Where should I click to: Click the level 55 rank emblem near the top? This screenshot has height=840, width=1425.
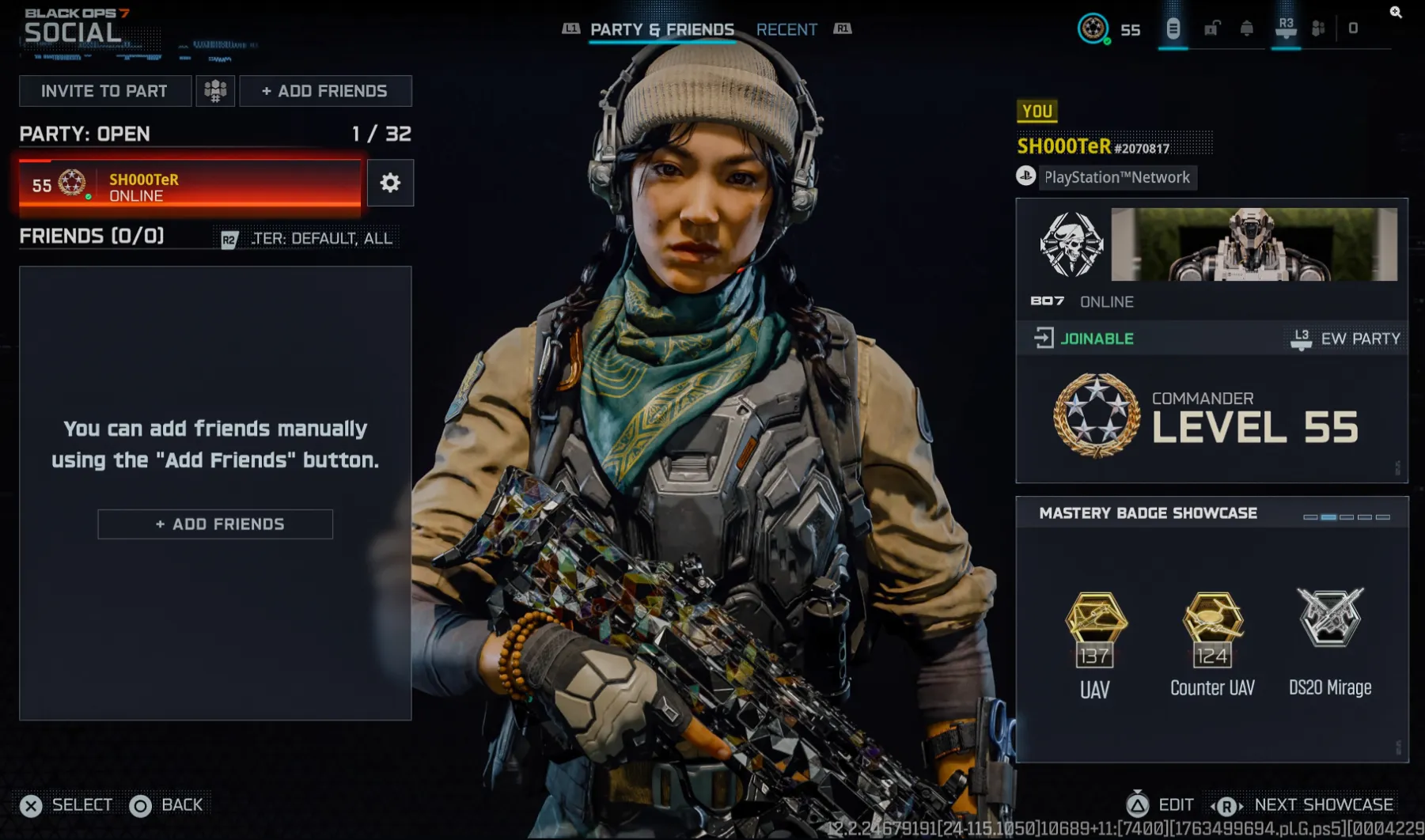[1093, 29]
